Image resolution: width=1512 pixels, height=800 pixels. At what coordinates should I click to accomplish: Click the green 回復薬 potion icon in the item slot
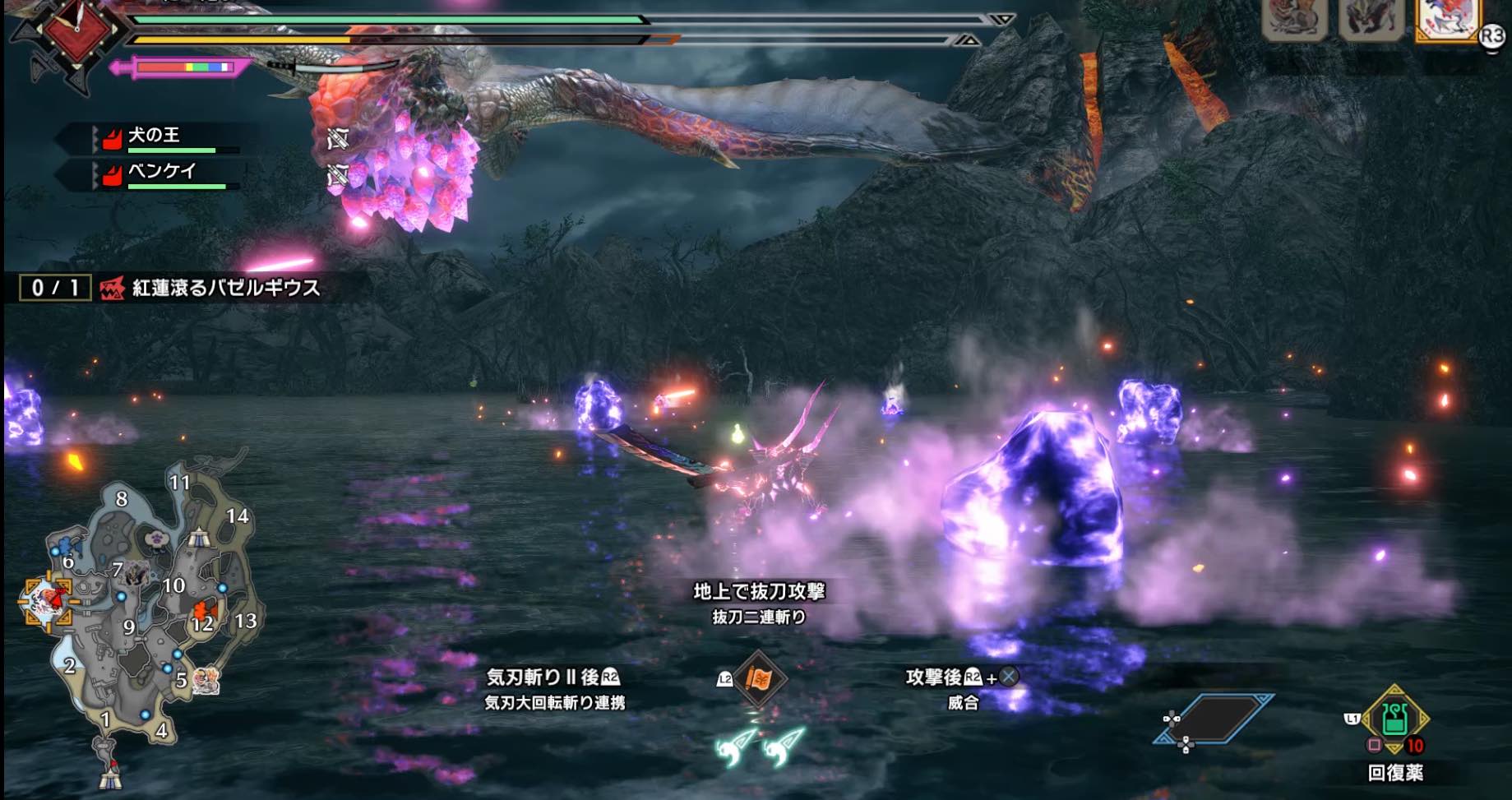pyautogui.click(x=1395, y=719)
